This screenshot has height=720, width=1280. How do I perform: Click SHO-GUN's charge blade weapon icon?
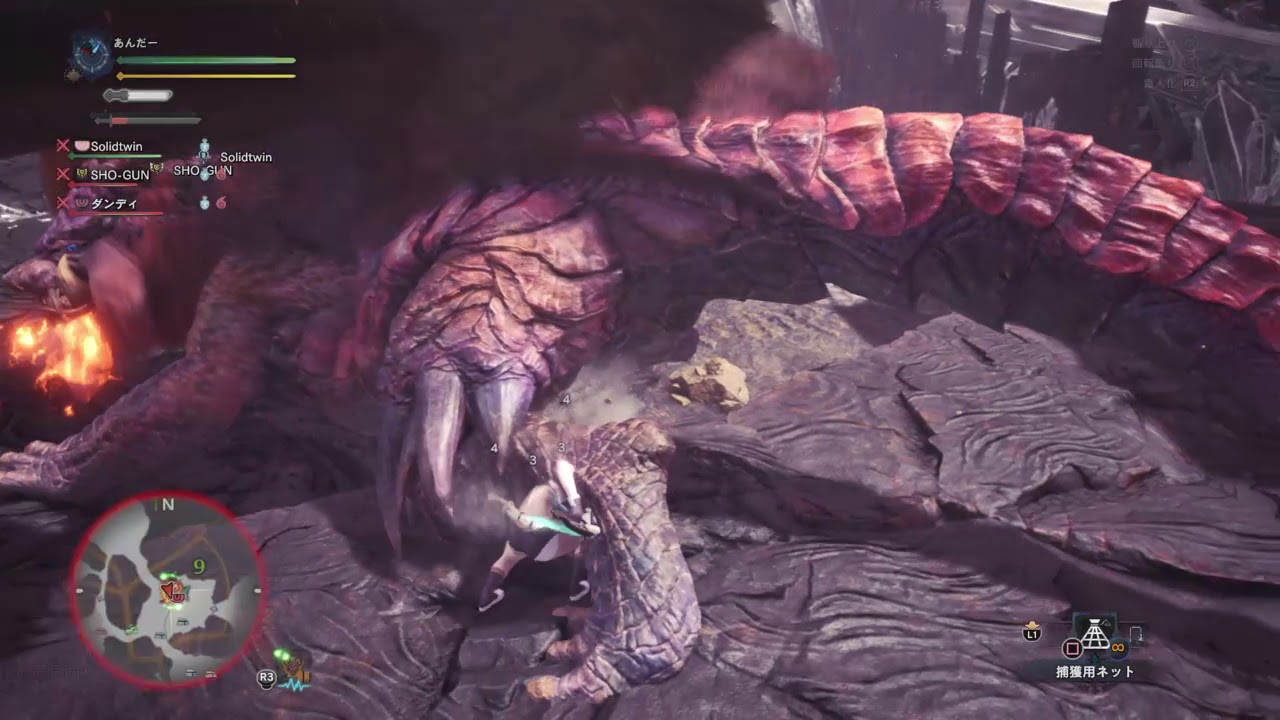[x=81, y=173]
